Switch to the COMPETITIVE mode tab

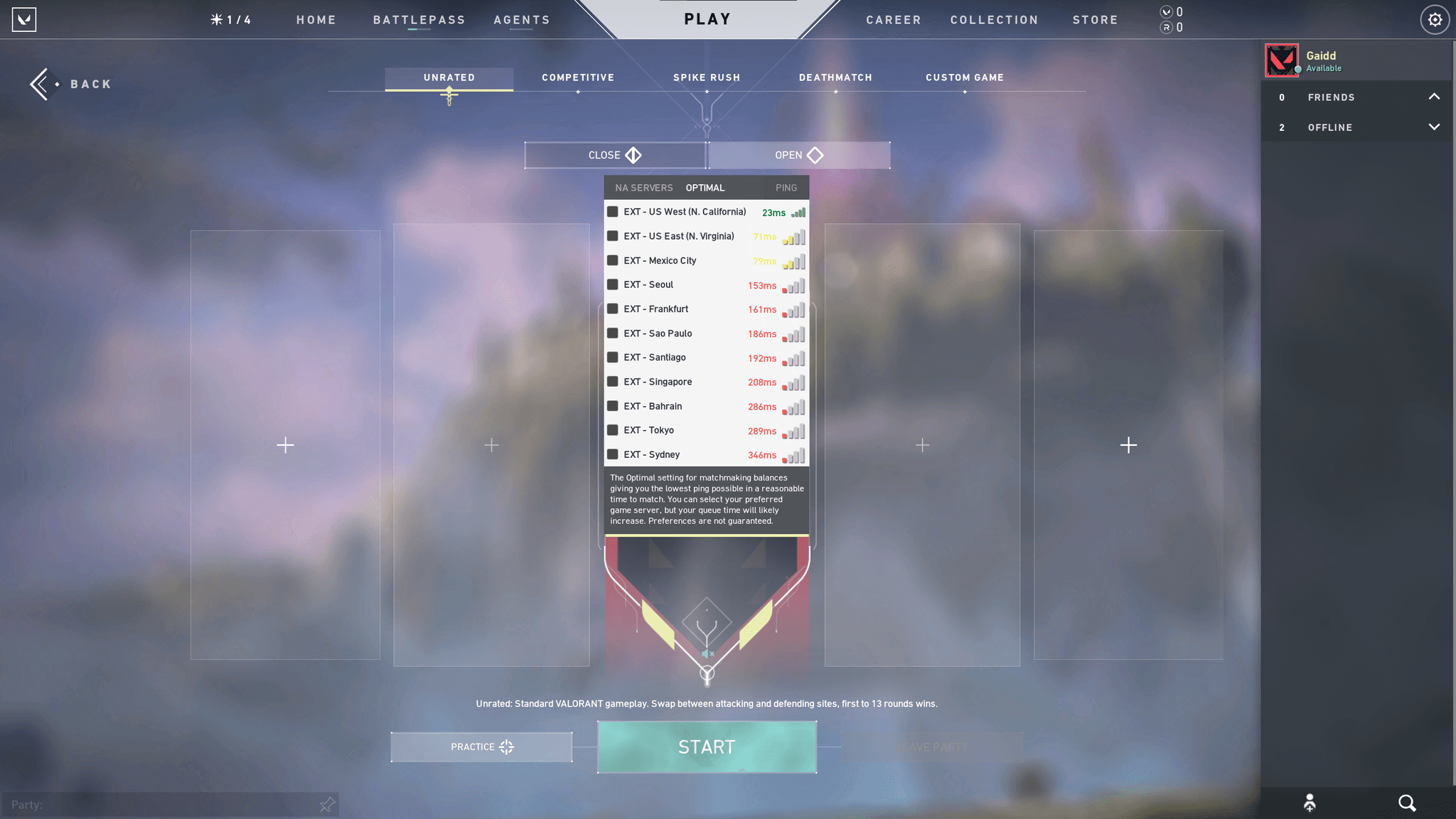click(x=577, y=77)
